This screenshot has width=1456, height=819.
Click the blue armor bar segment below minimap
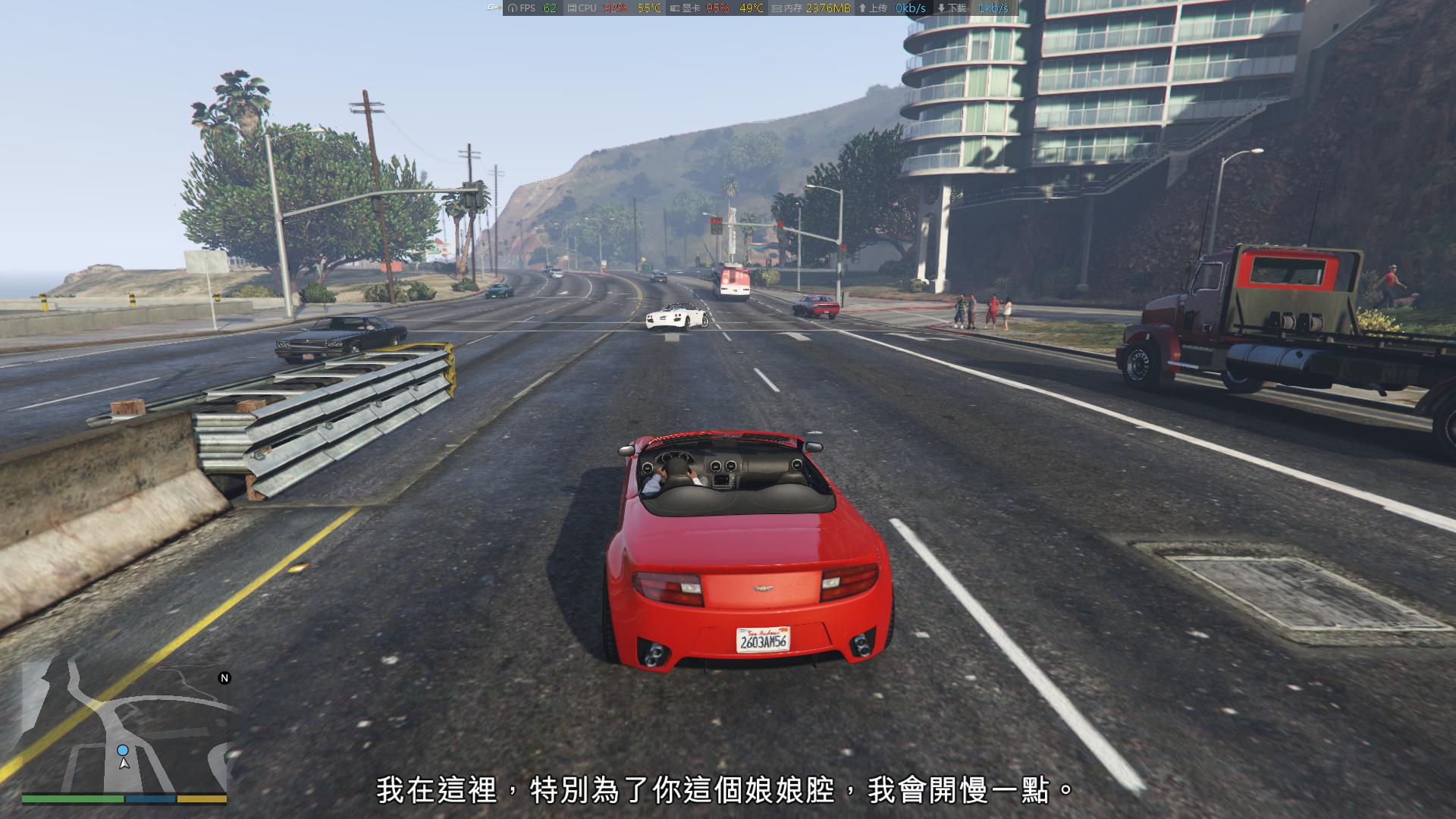coord(150,799)
